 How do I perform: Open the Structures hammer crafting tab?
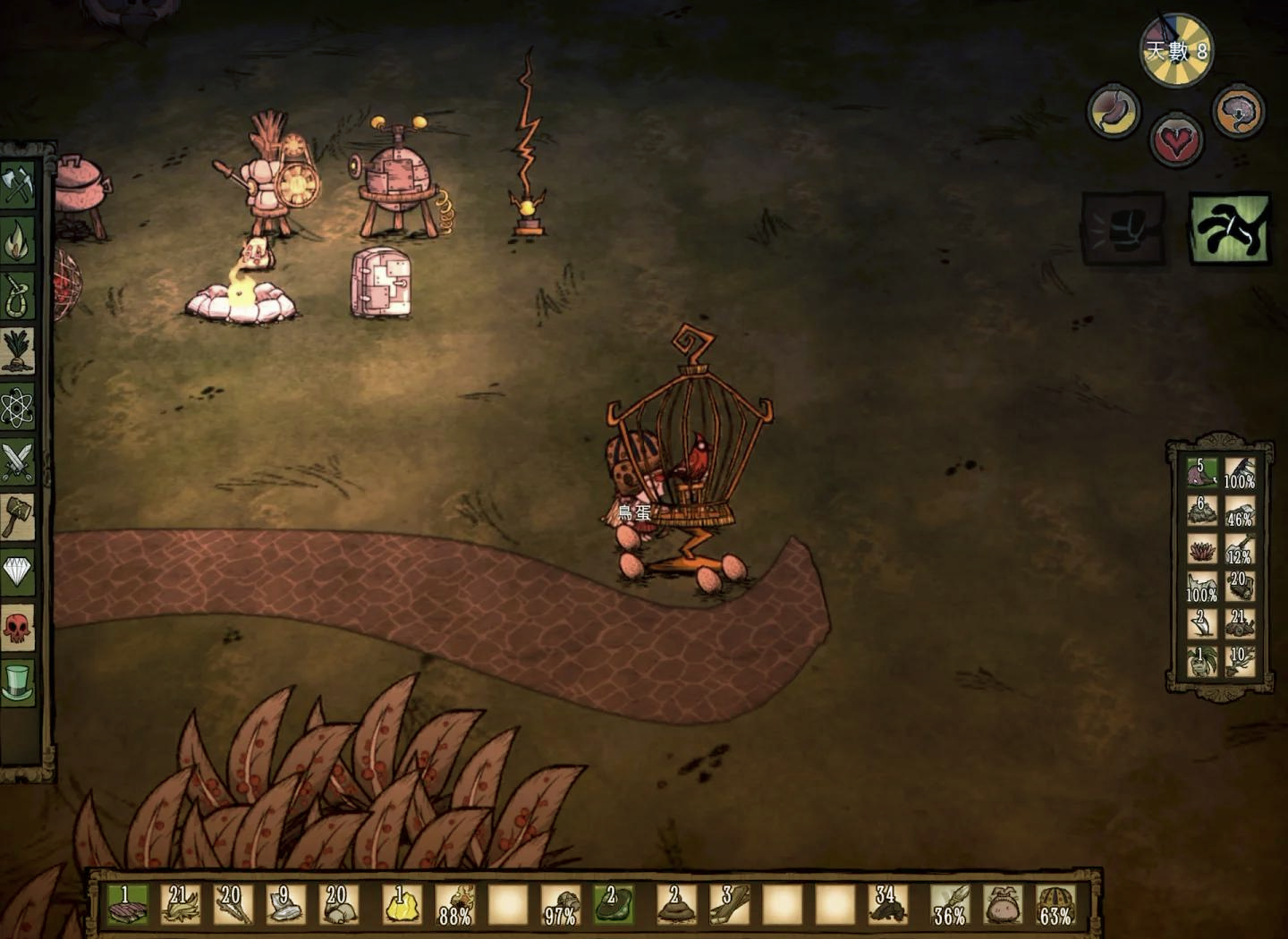[x=18, y=517]
